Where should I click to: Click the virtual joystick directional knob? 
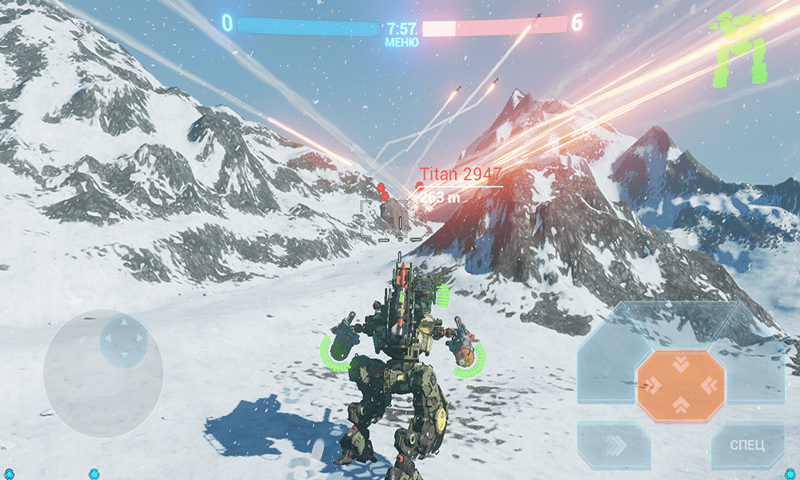[123, 339]
